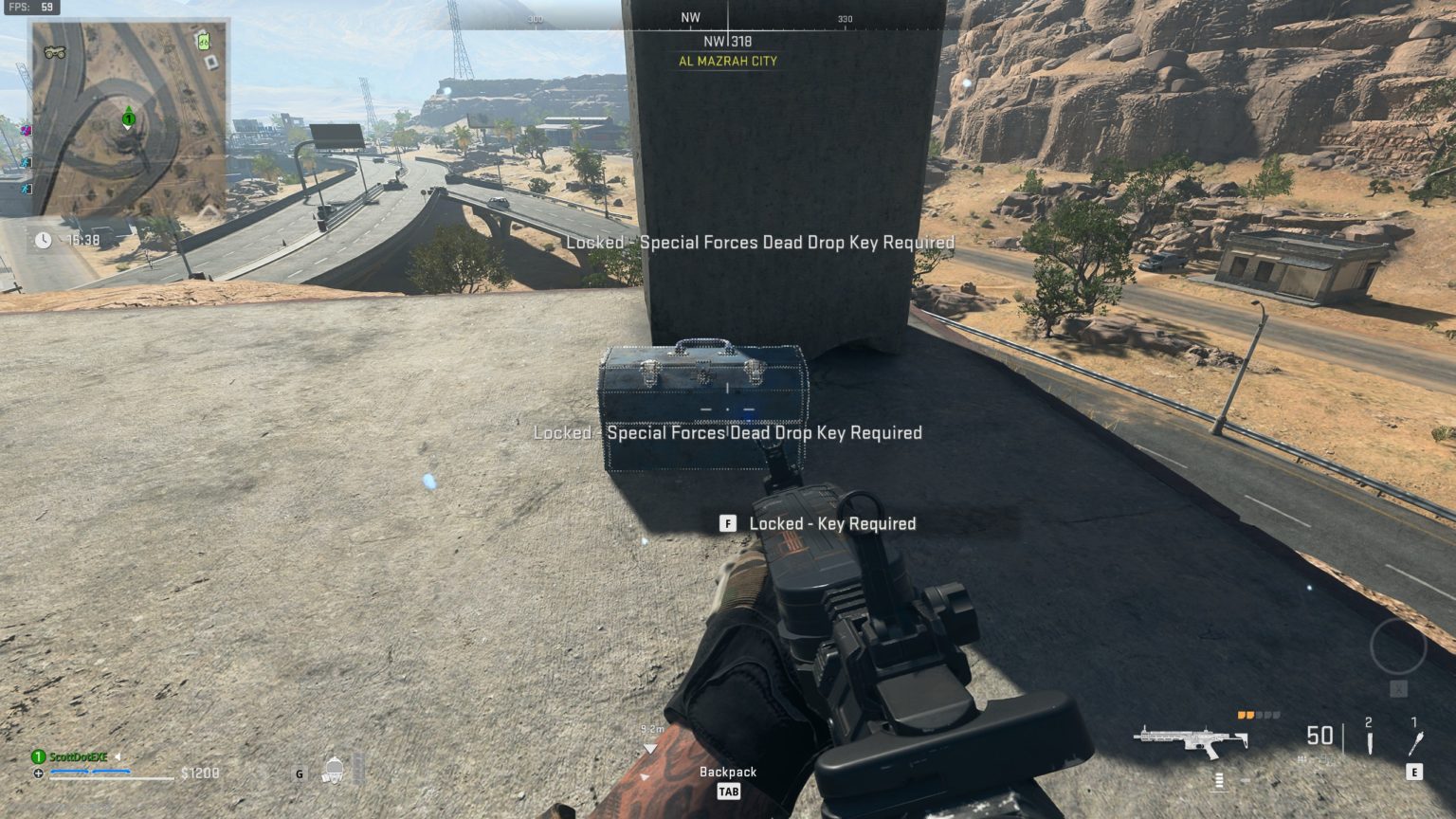The height and width of the screenshot is (819, 1456).
Task: Click the green Buy Station icon on minimap
Action: pyautogui.click(x=203, y=42)
